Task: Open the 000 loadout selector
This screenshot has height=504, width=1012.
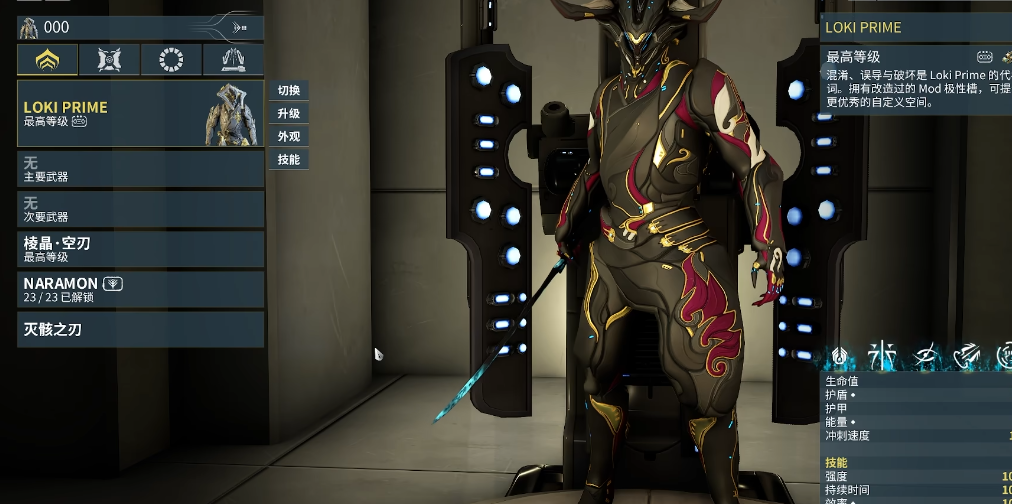Action: click(x=140, y=28)
